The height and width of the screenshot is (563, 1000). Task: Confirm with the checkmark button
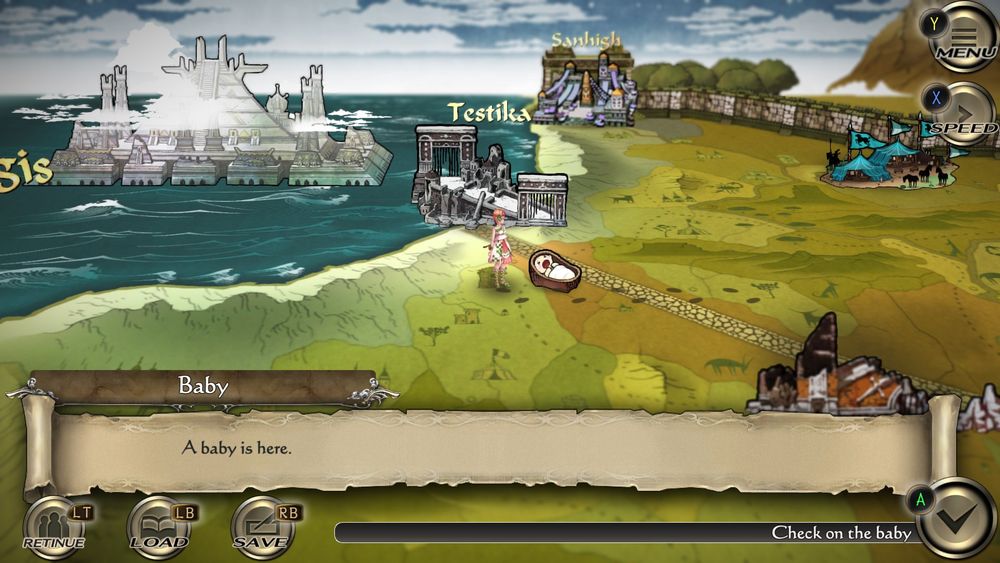coord(957,519)
